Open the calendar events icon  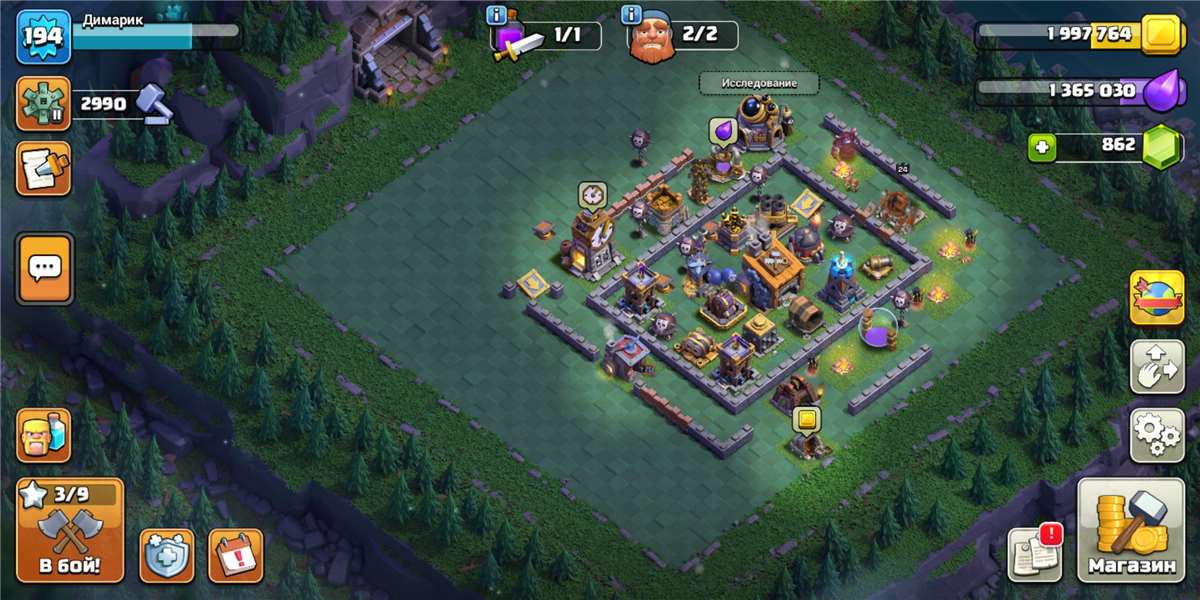tap(235, 555)
